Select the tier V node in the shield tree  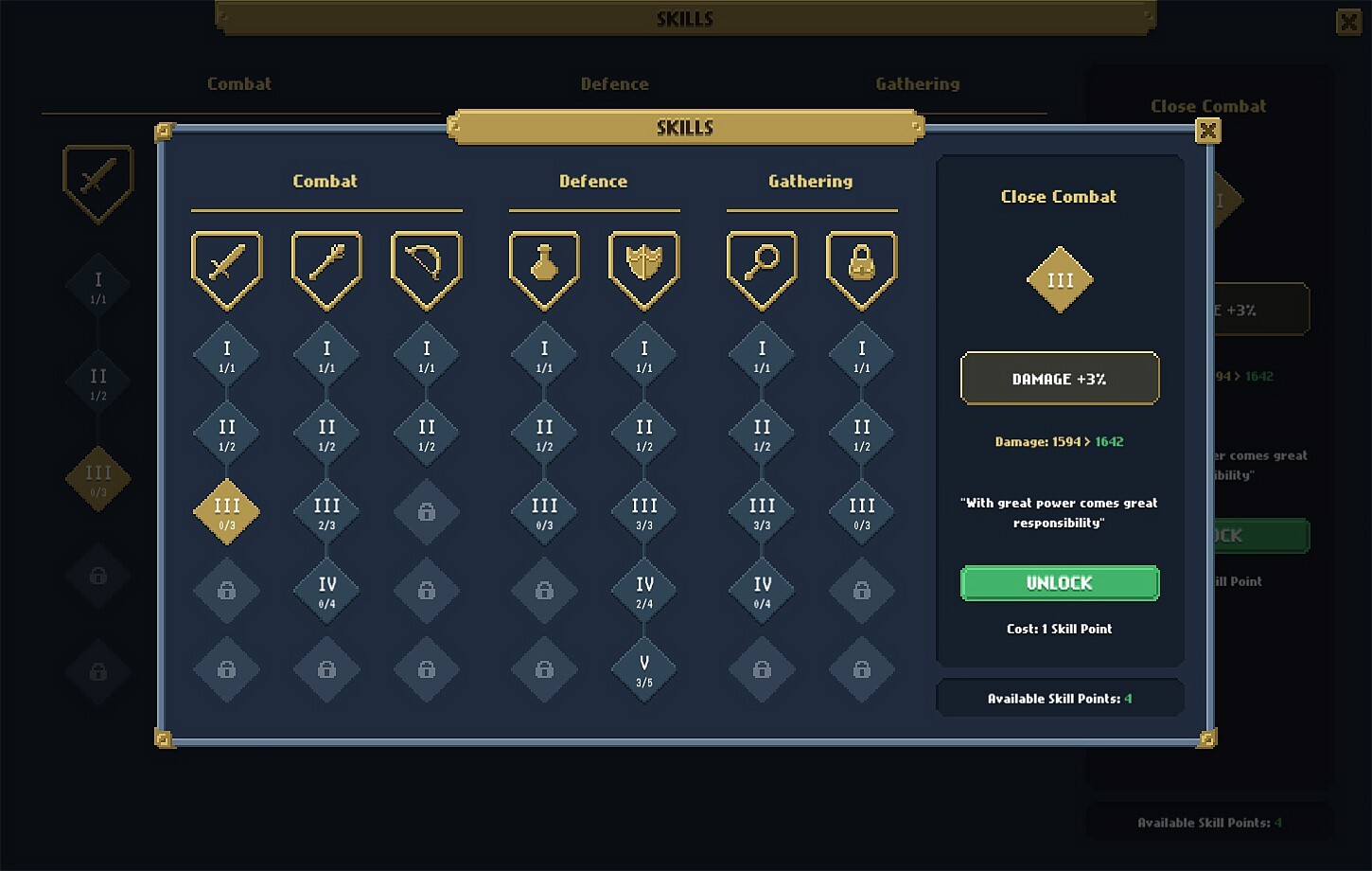pyautogui.click(x=642, y=670)
